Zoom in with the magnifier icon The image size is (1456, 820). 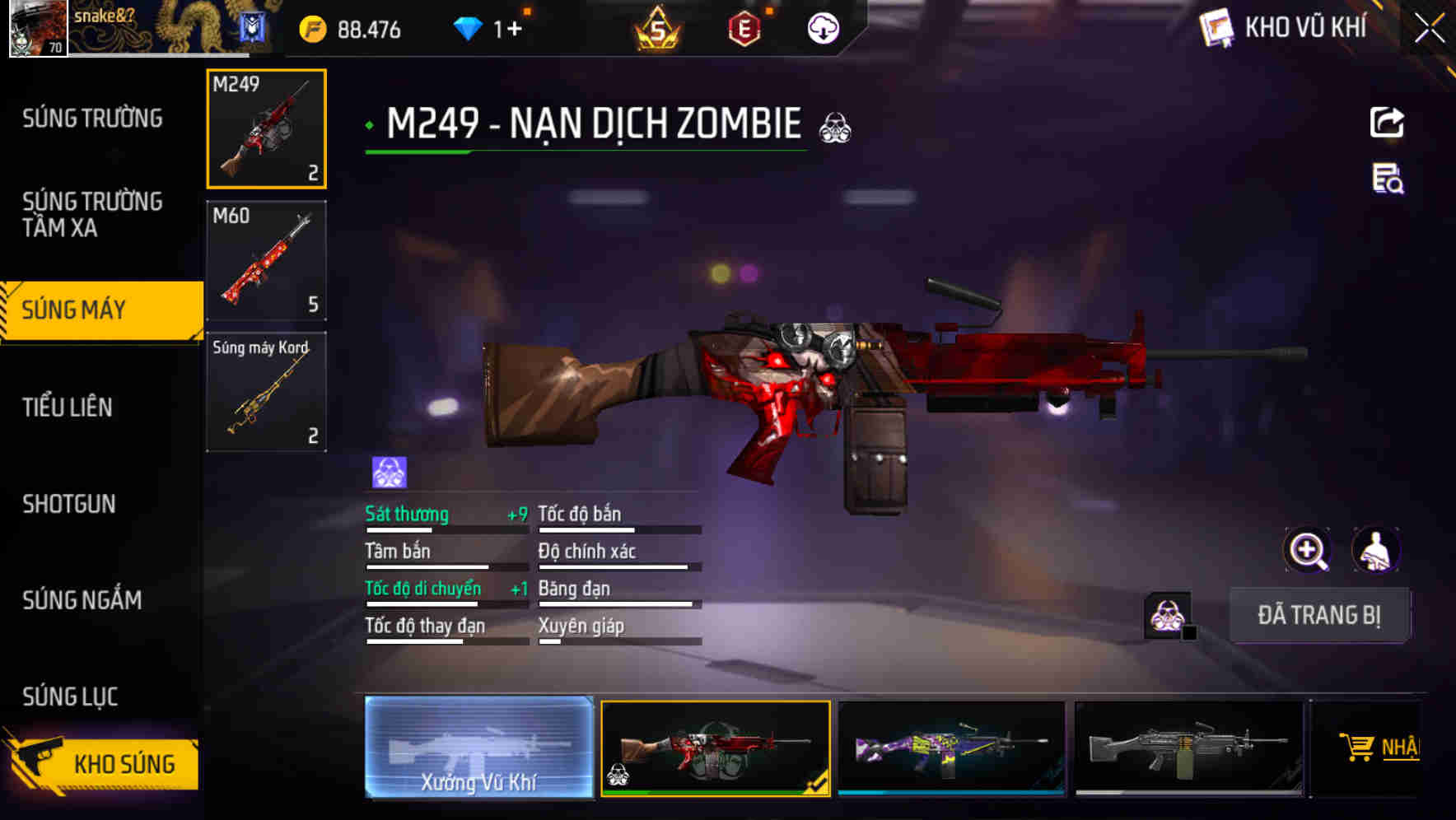[1306, 550]
